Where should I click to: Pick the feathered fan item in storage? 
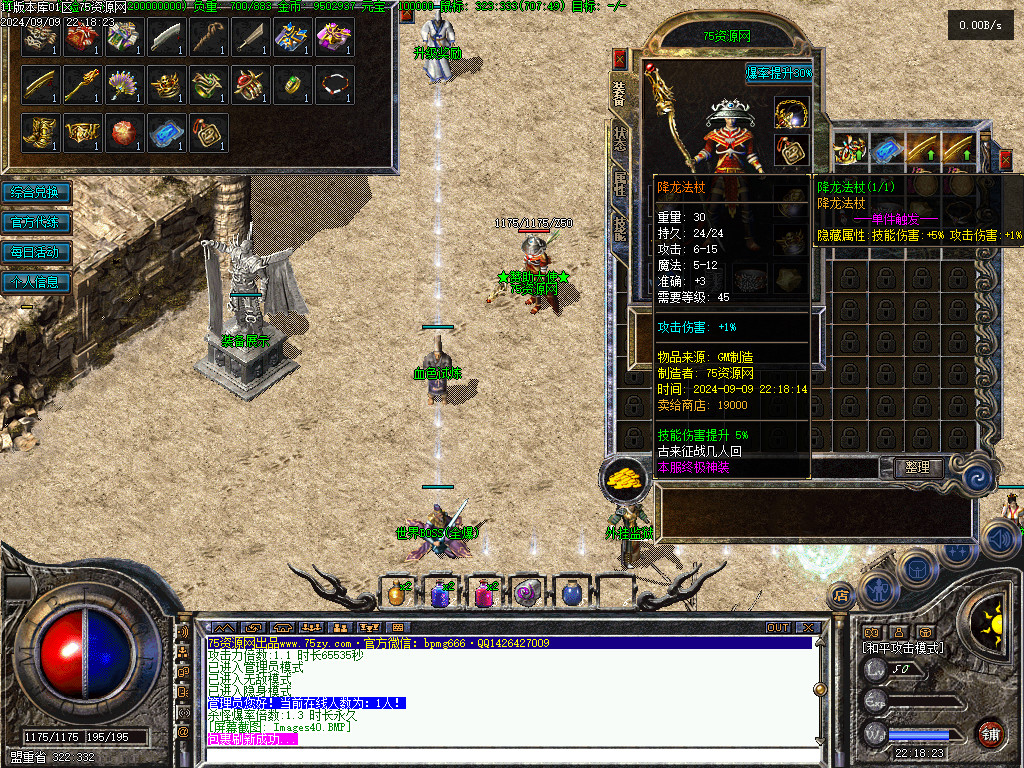point(124,85)
